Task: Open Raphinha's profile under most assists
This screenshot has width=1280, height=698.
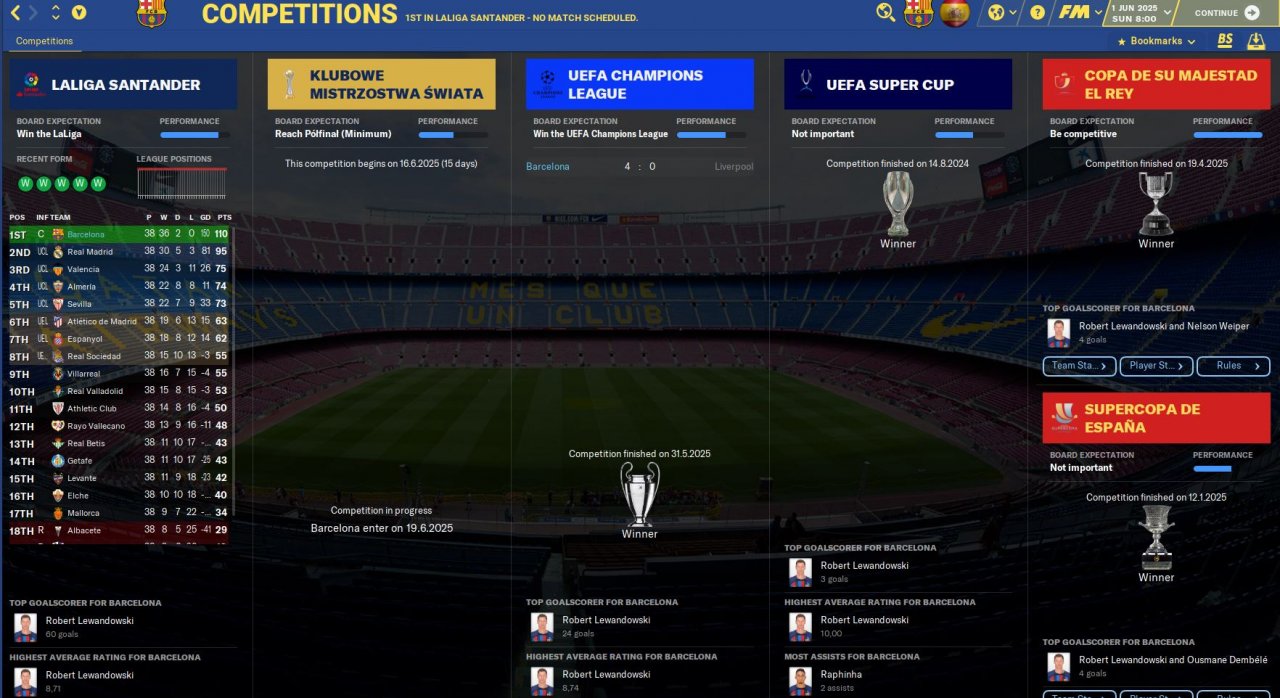Action: 841,674
